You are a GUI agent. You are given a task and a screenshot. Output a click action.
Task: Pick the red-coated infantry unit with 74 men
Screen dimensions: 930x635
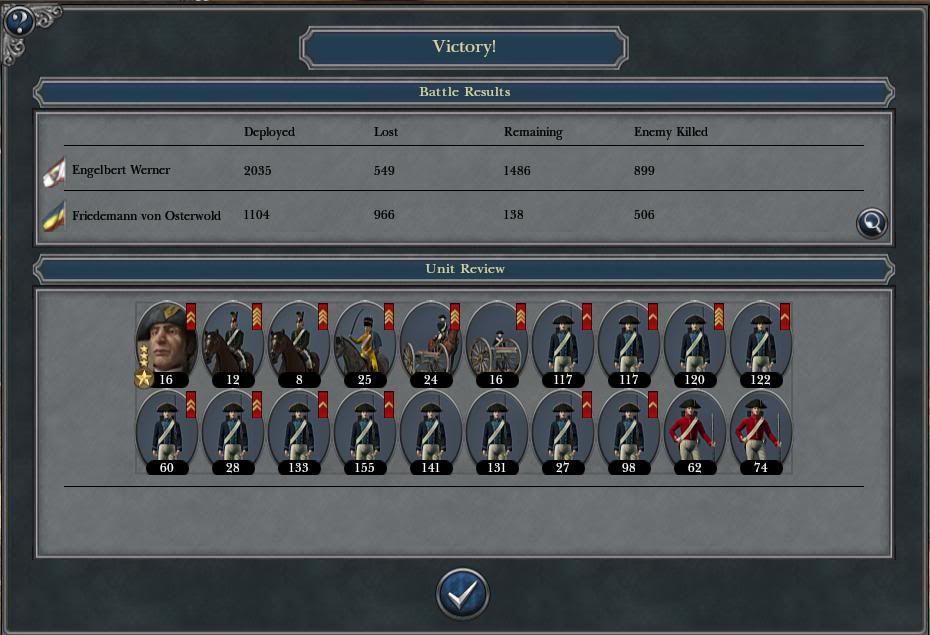tap(759, 430)
